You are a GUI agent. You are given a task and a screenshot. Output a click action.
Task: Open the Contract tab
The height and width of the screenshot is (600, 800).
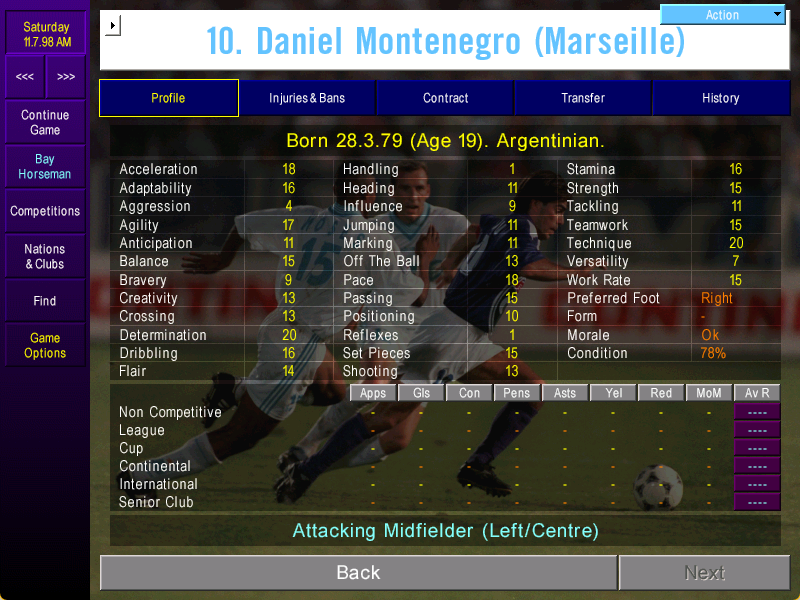(x=445, y=98)
